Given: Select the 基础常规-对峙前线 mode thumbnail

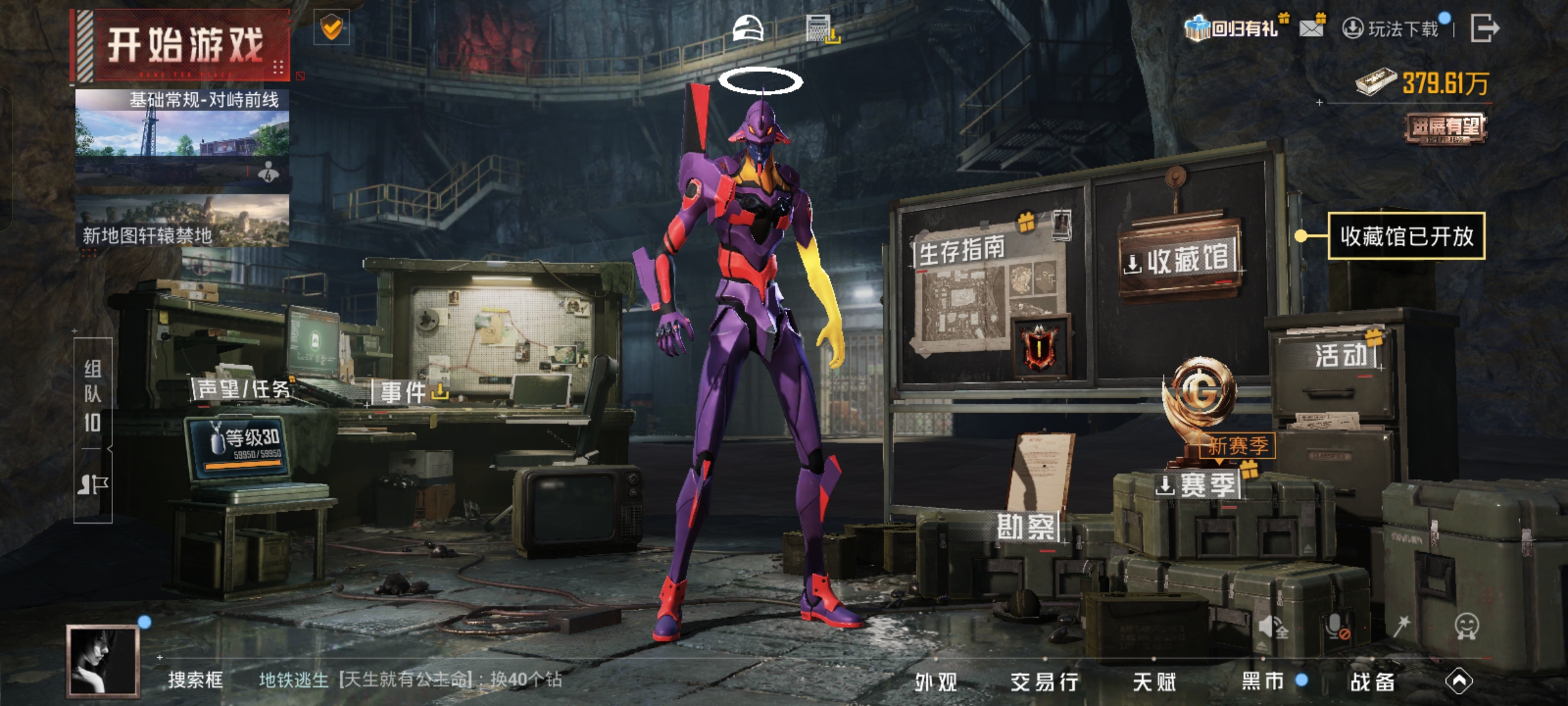Looking at the screenshot, I should coord(182,136).
